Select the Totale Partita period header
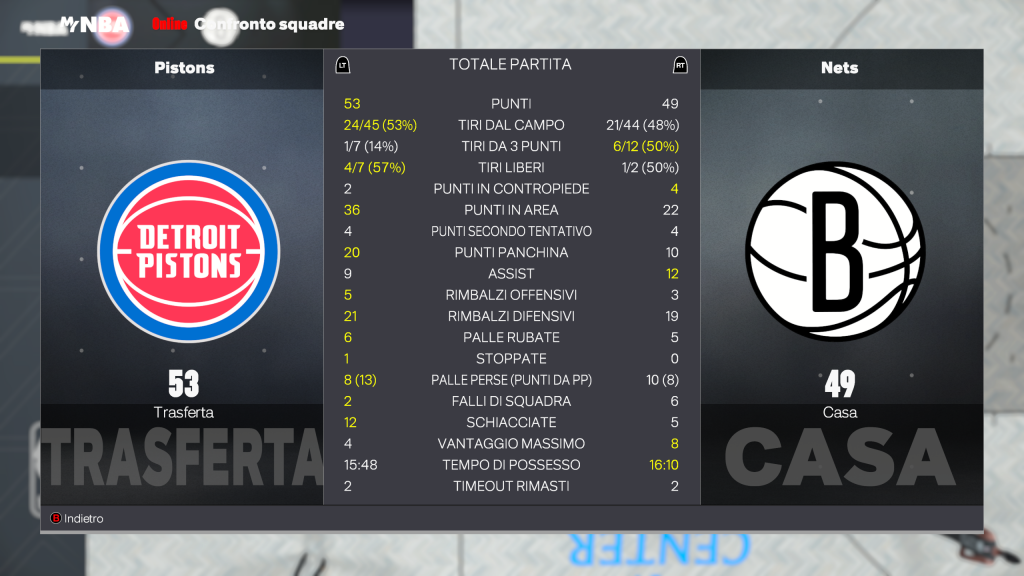The width and height of the screenshot is (1024, 576). 510,65
